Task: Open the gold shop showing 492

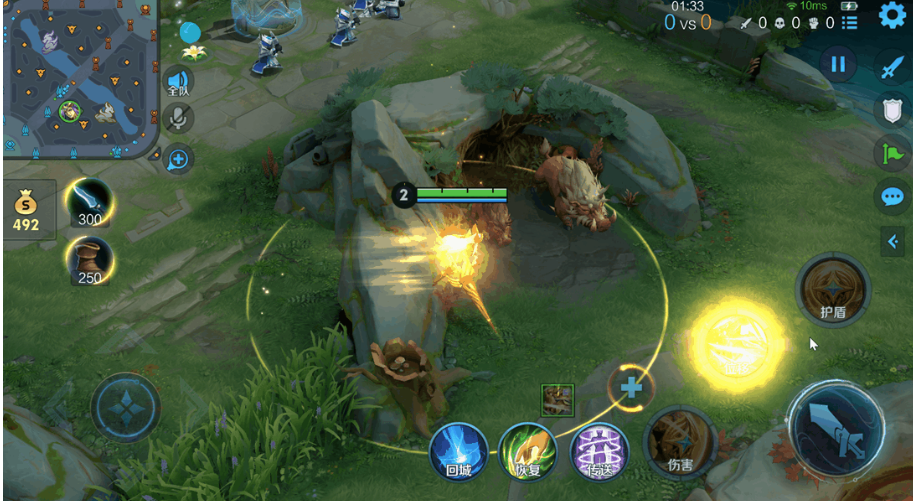Action: 26,210
